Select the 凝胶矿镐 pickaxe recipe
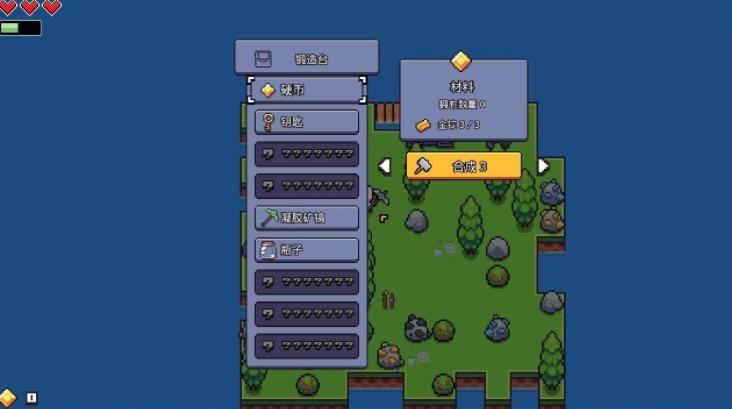This screenshot has width=732, height=409. 306,217
